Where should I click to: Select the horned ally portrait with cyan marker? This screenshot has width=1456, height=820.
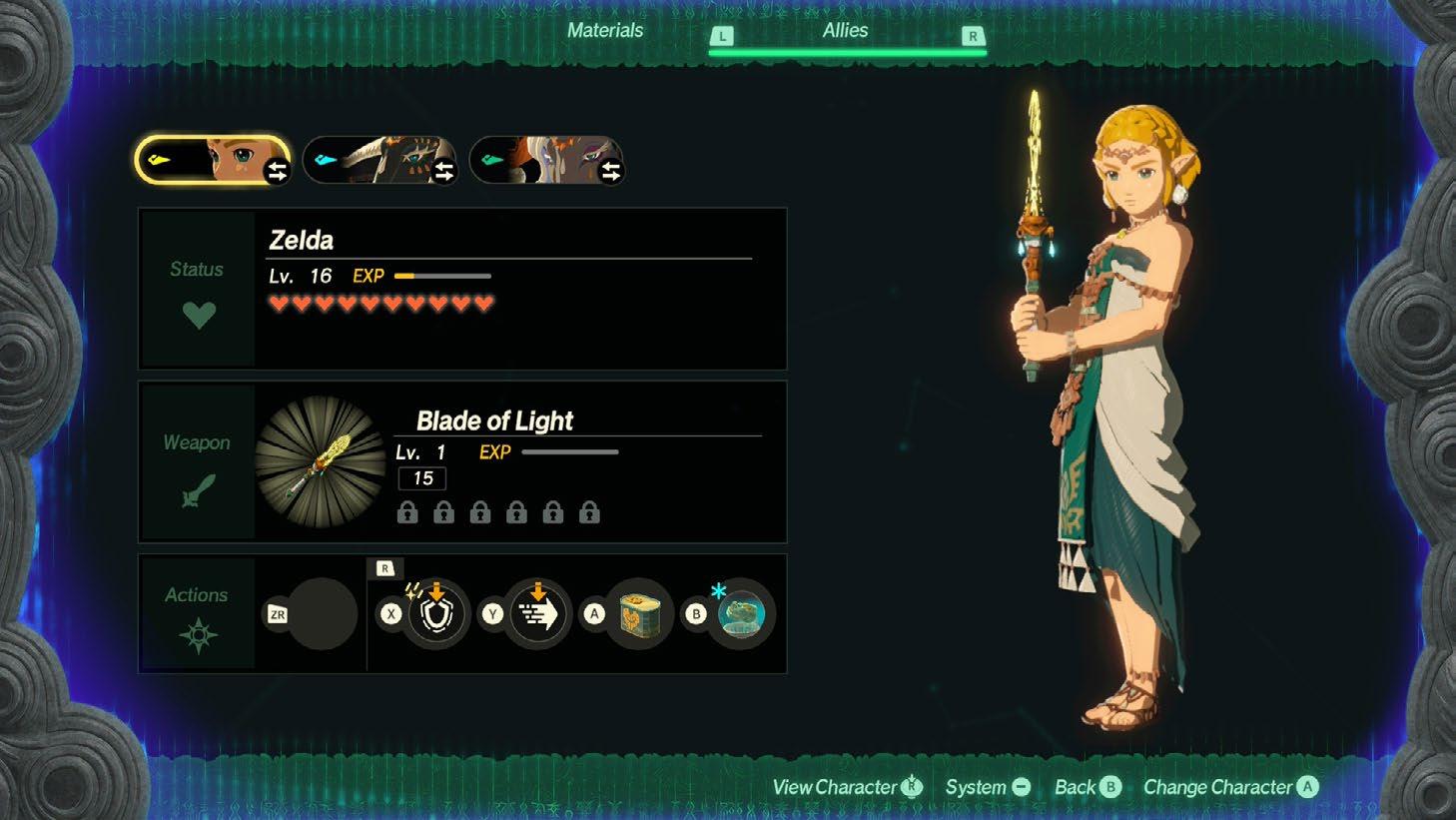(379, 161)
